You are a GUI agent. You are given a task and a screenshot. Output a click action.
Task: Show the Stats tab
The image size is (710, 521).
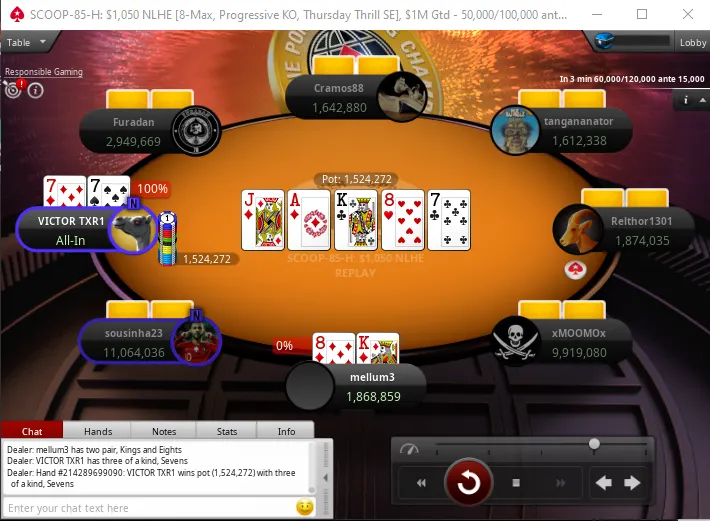pos(225,431)
